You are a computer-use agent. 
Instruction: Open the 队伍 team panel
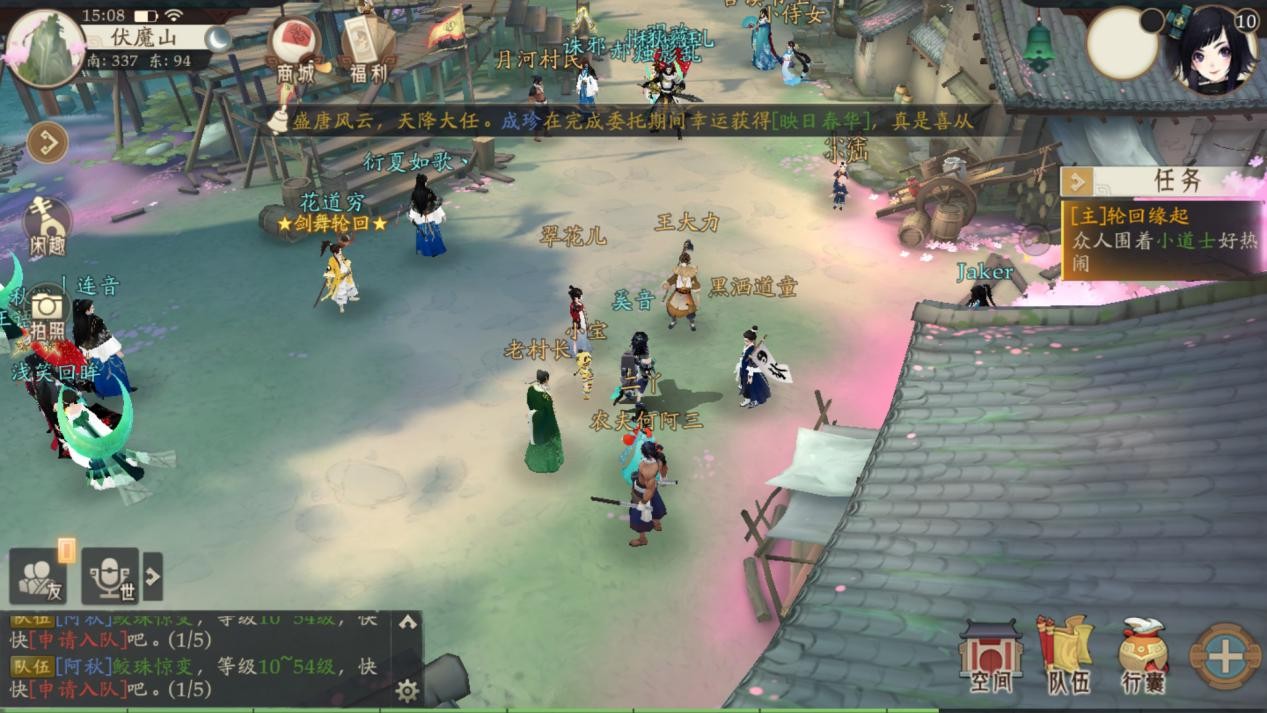1067,656
